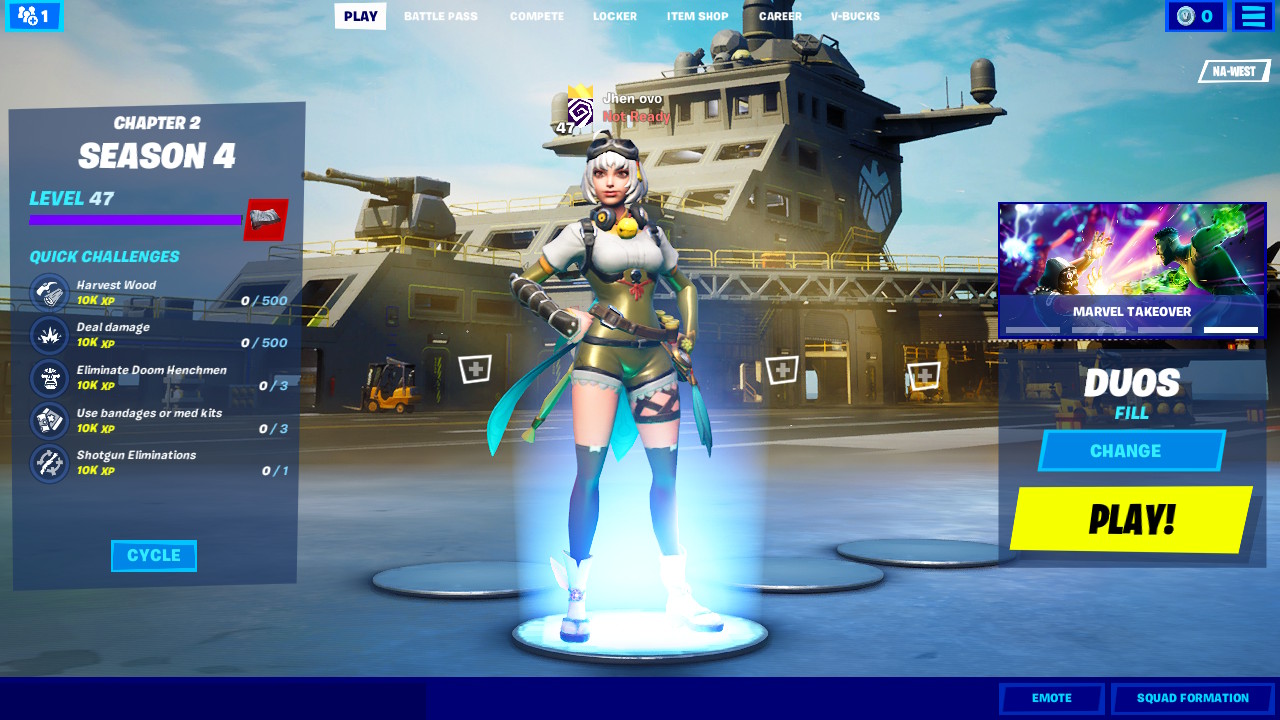
Task: Open the Item Shop tab
Action: (x=697, y=16)
